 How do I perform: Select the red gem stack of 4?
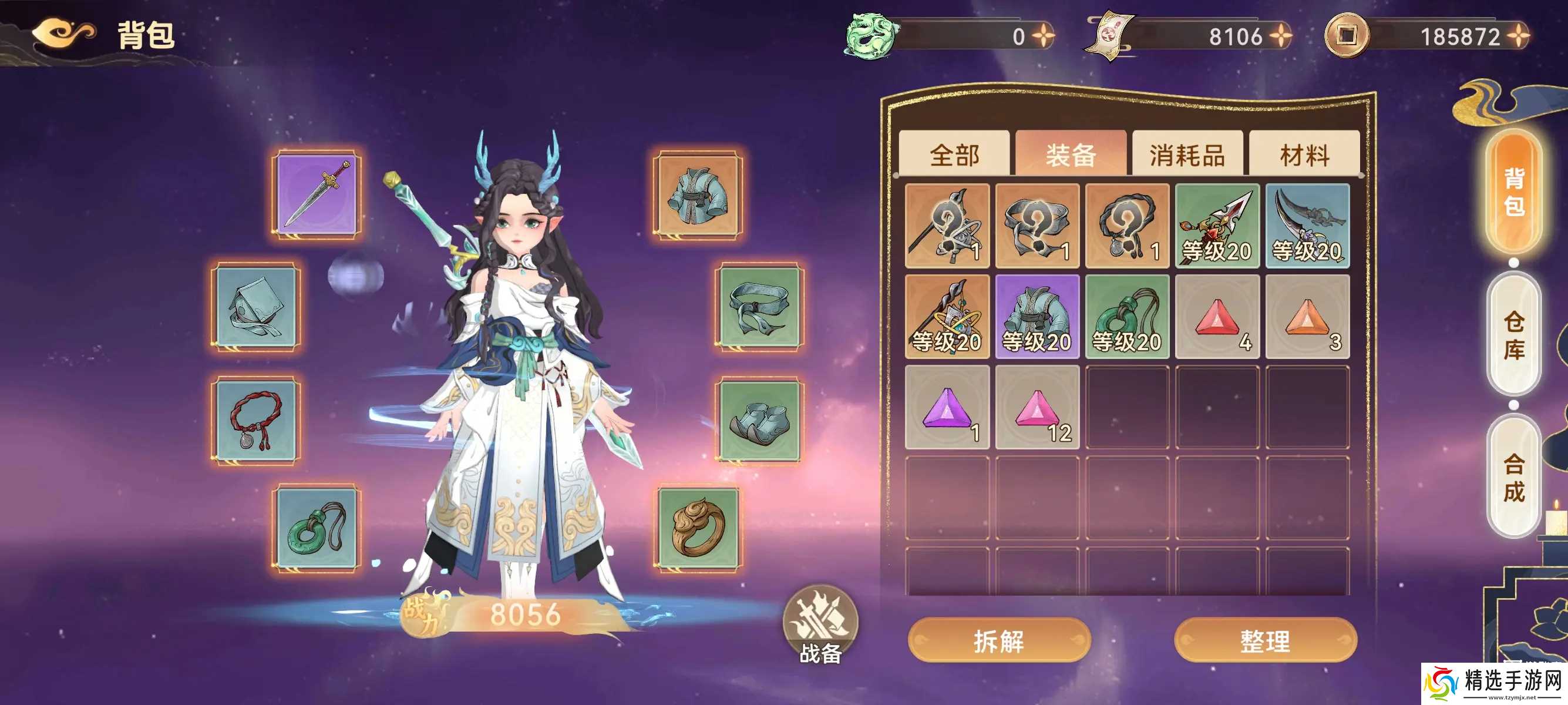(x=1217, y=317)
